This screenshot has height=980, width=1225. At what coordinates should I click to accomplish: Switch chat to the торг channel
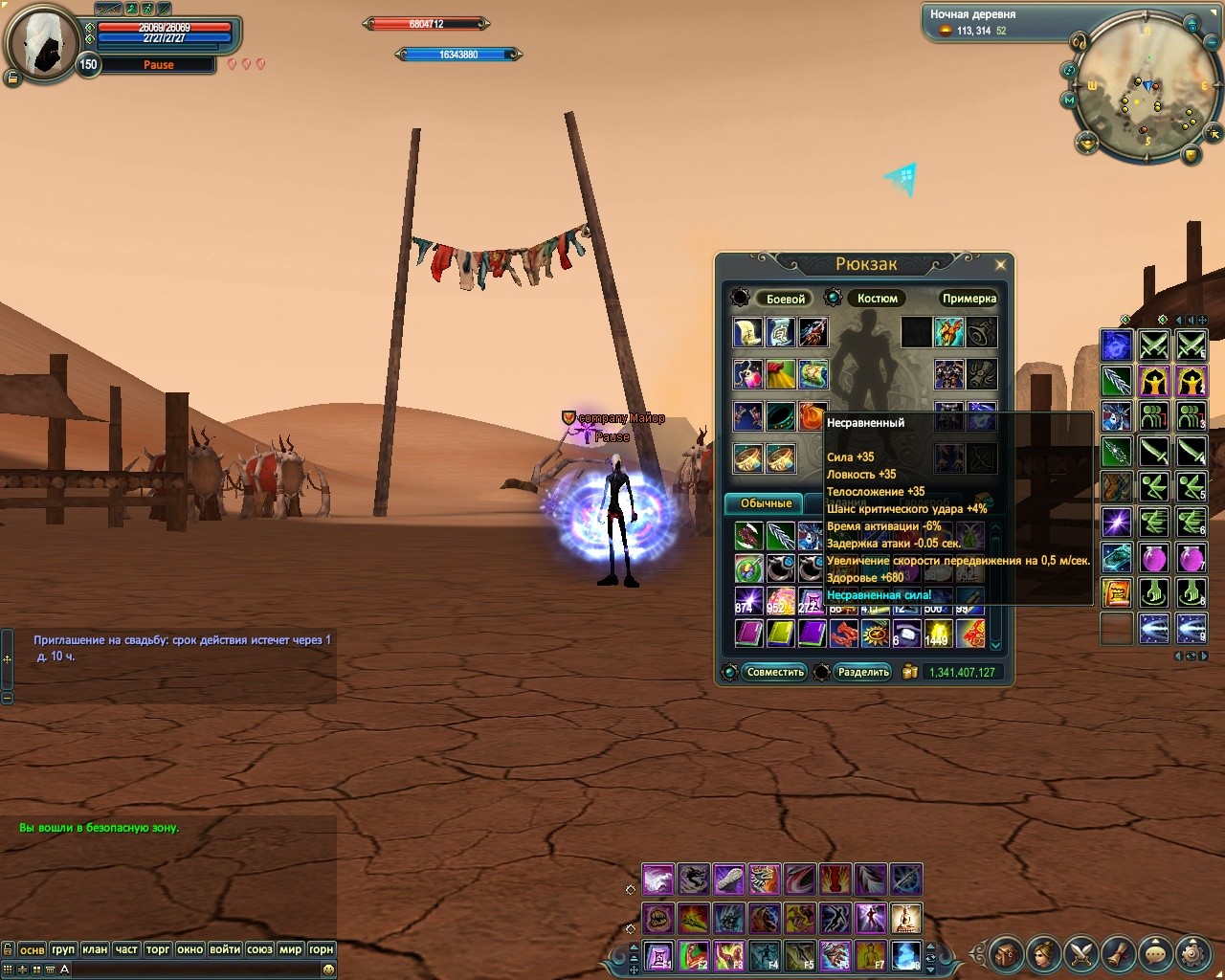click(158, 949)
